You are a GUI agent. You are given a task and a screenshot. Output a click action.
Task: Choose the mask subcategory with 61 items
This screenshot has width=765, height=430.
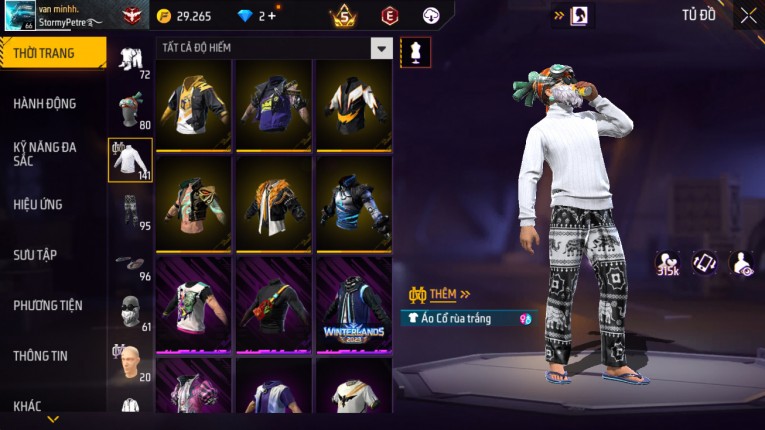130,312
